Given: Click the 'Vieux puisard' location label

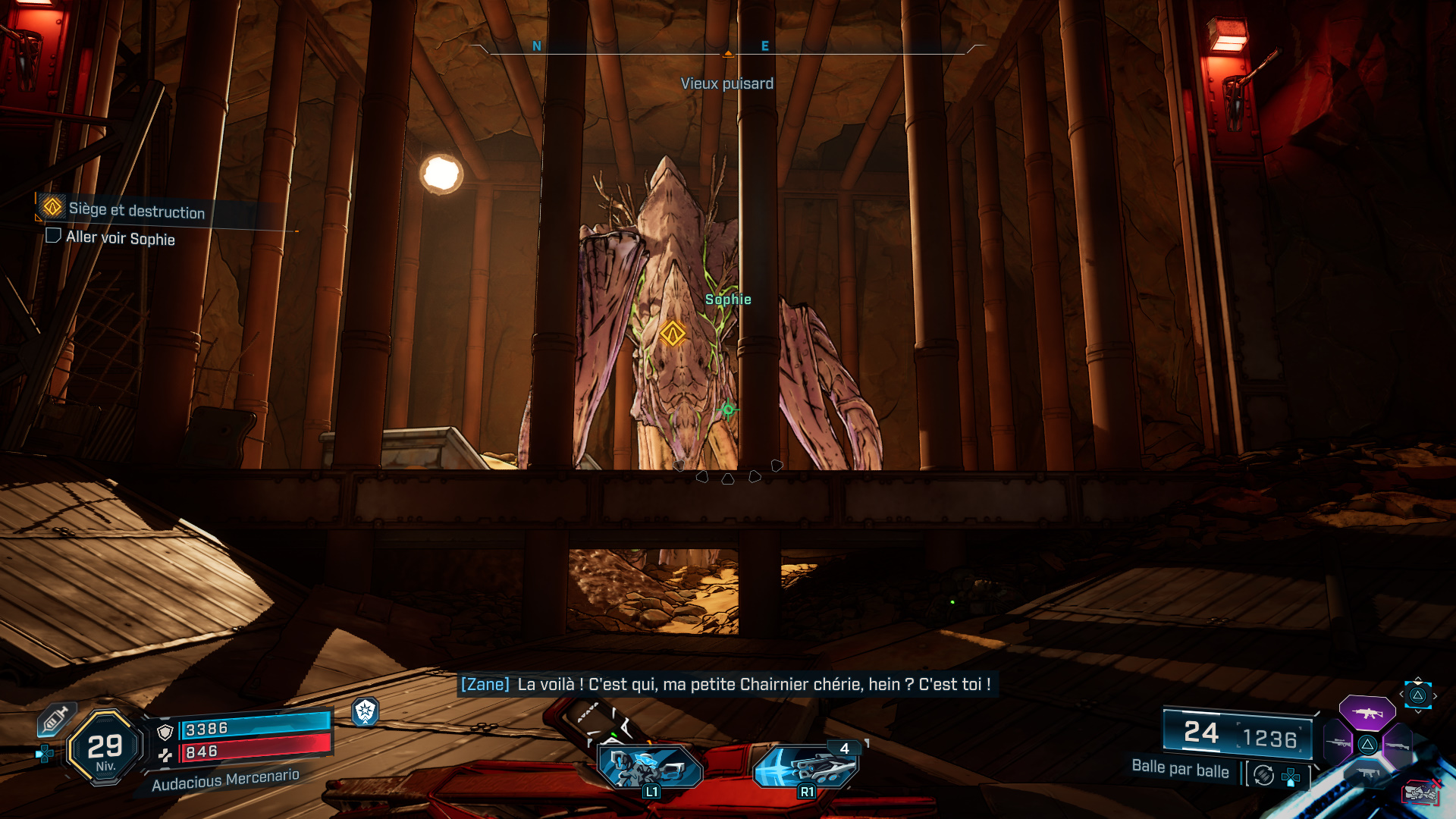Looking at the screenshot, I should click(729, 83).
